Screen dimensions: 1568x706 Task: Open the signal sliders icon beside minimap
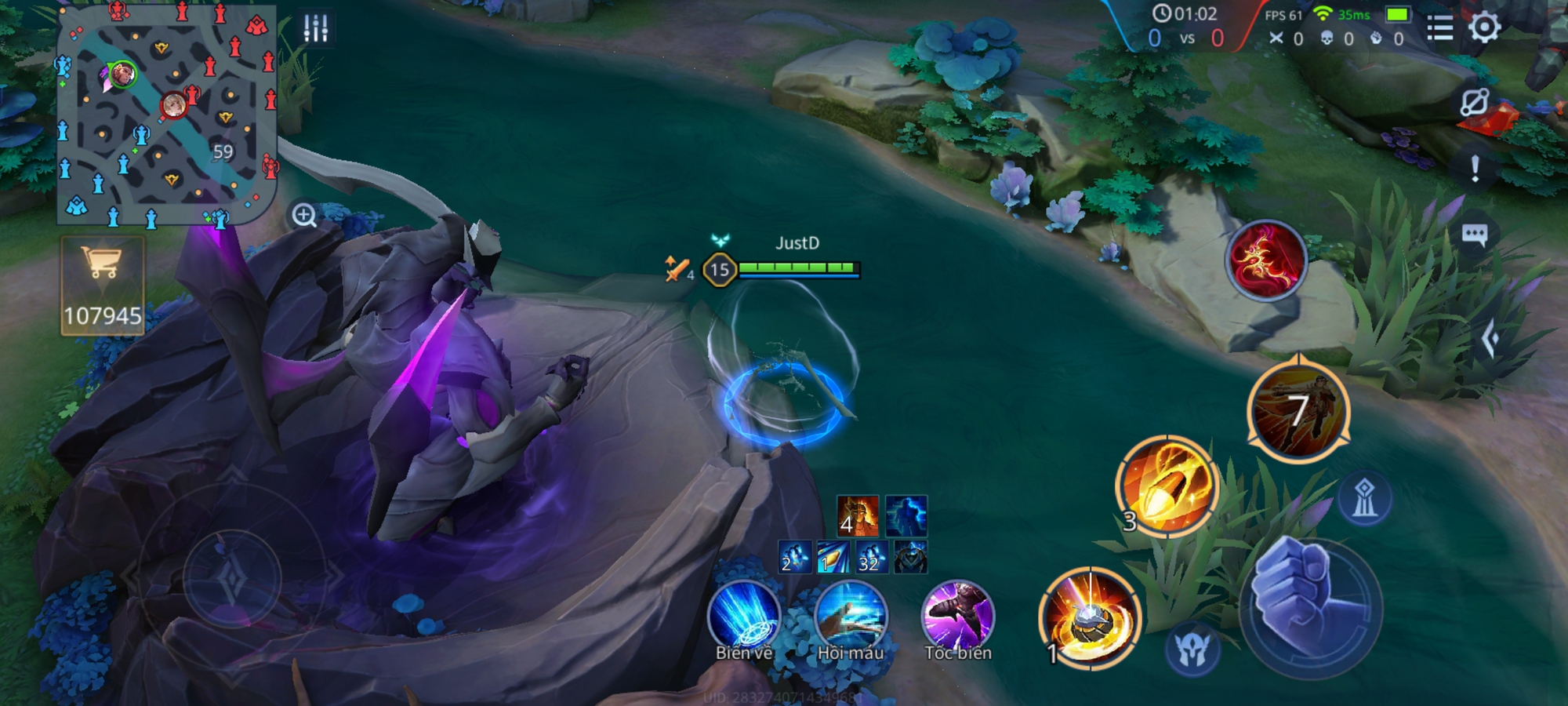coord(316,28)
